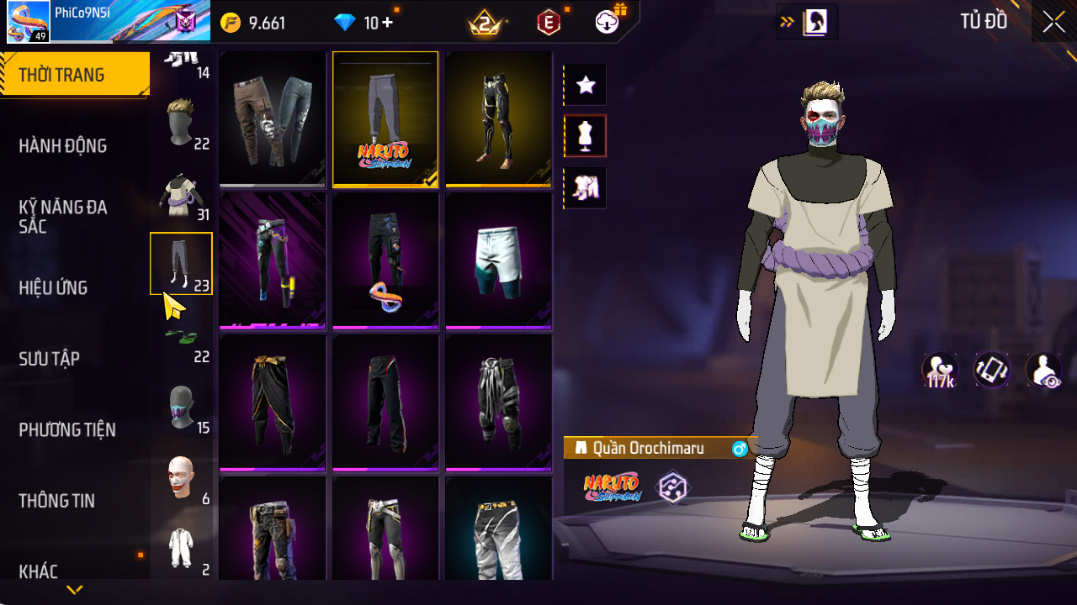Screen dimensions: 1077x605
Task: Select the HIỆU ỨNG tab
Action: tap(53, 288)
